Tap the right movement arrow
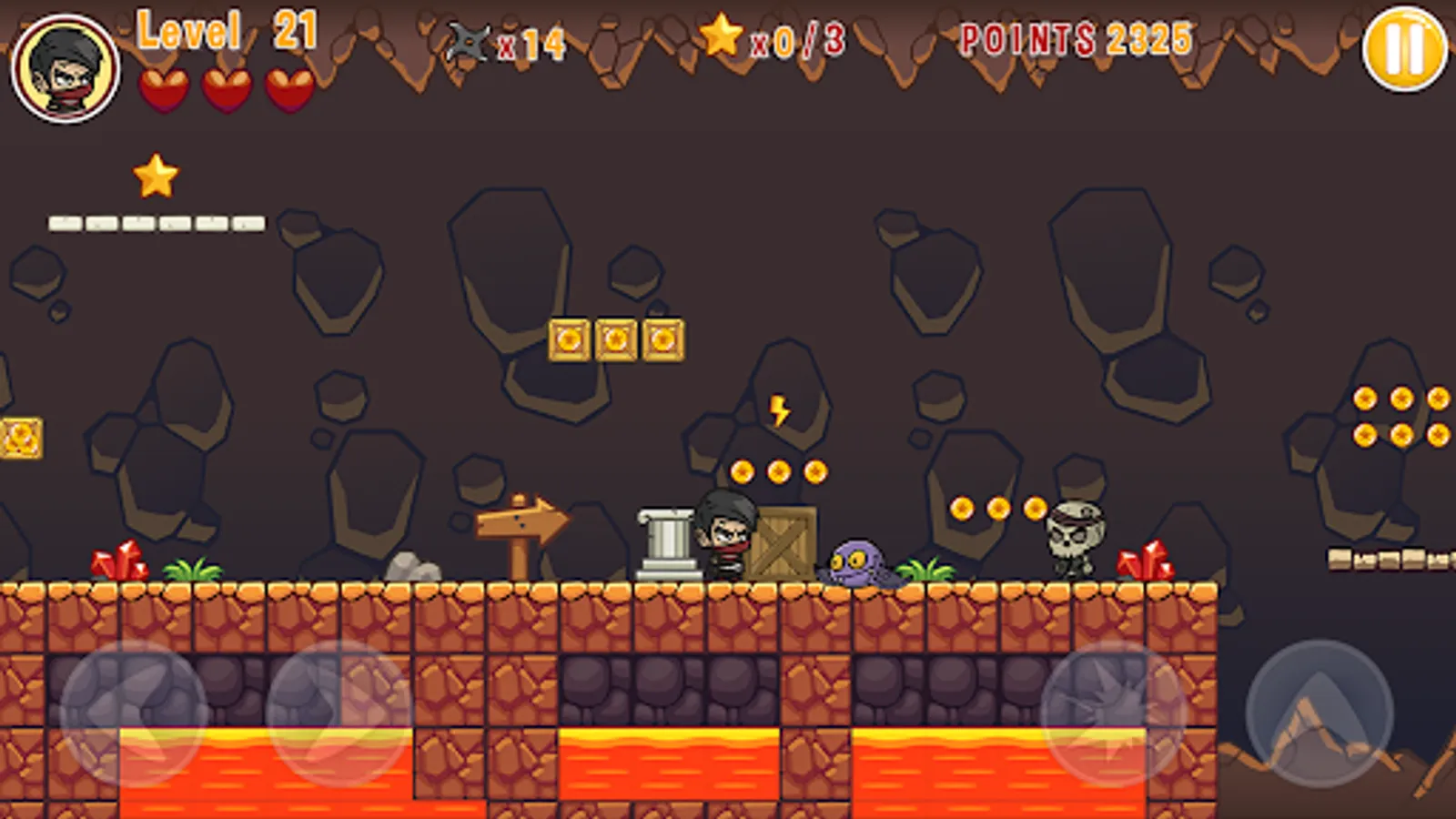The width and height of the screenshot is (1456, 819). pyautogui.click(x=328, y=719)
